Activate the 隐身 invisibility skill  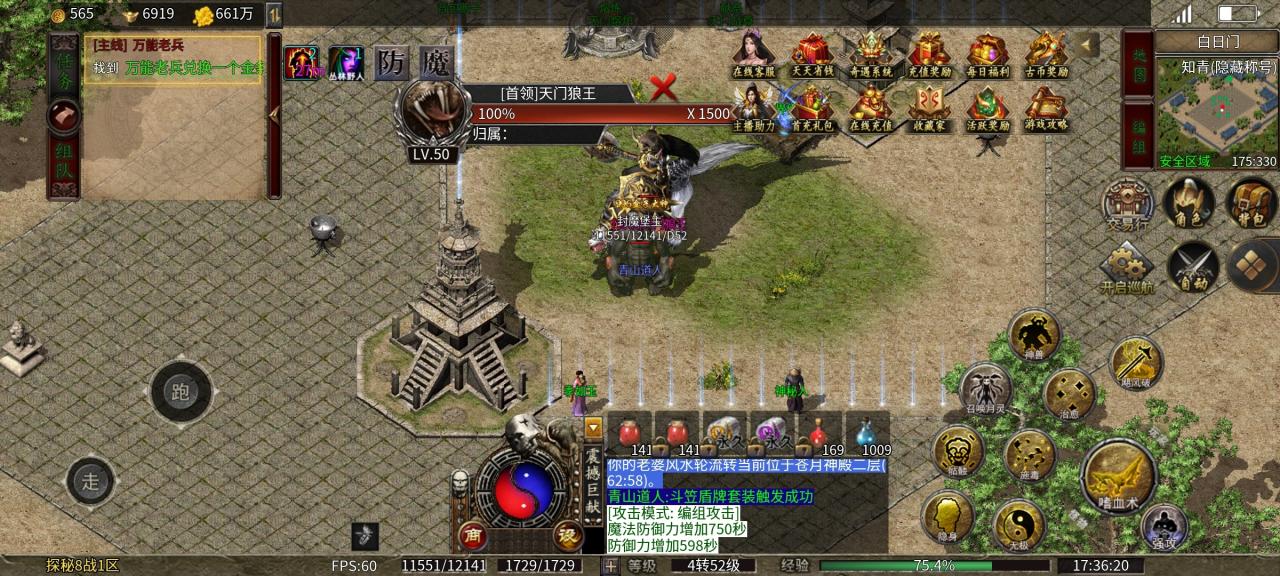[x=947, y=517]
